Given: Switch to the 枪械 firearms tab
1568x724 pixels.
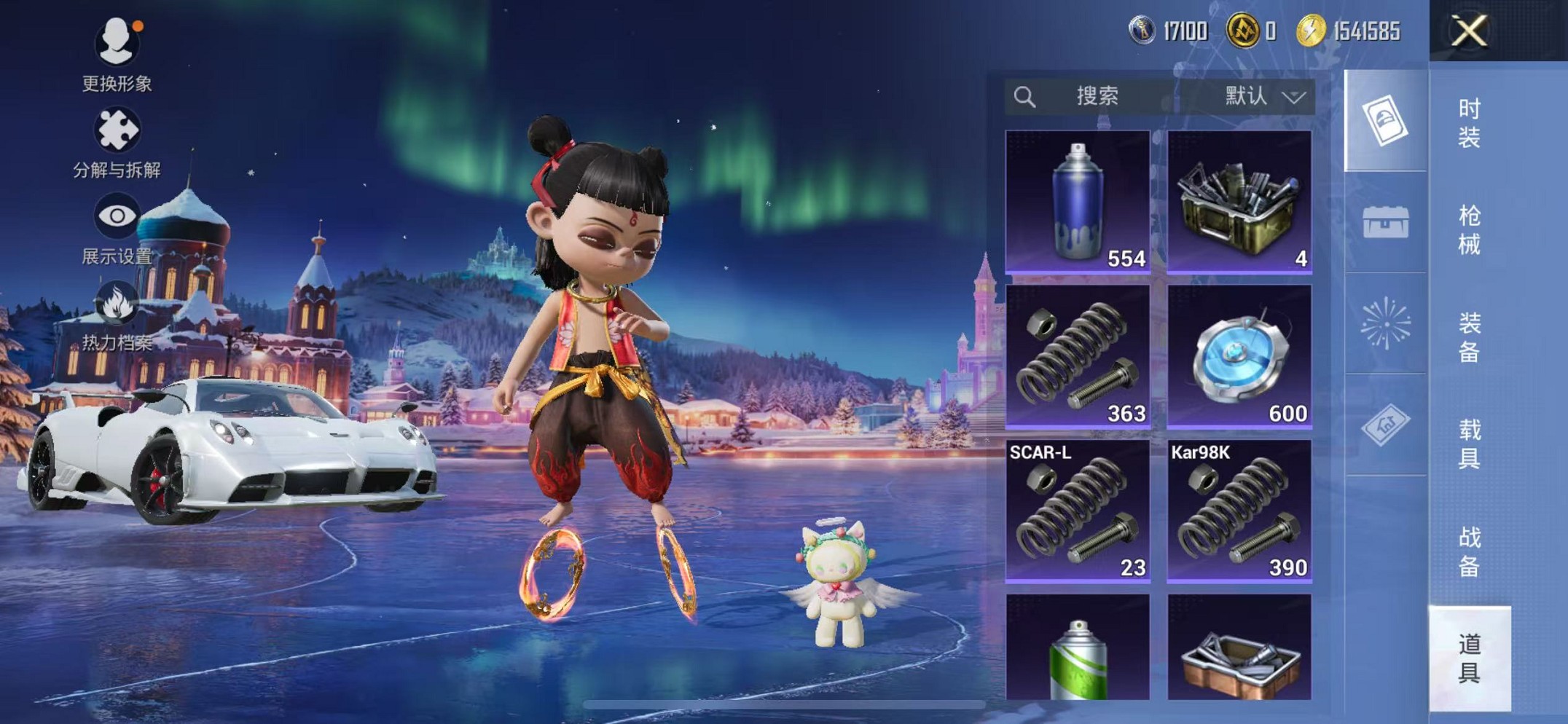Looking at the screenshot, I should [1469, 229].
